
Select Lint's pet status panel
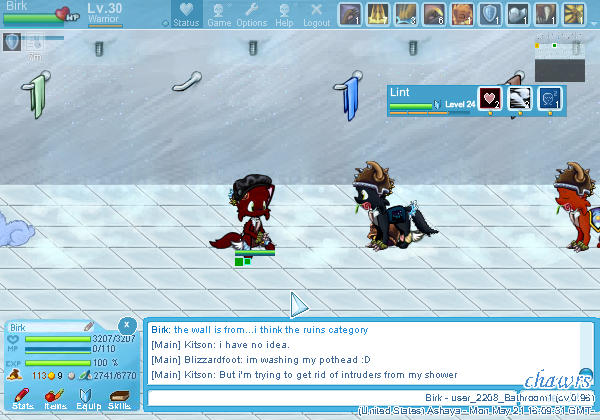[x=430, y=98]
